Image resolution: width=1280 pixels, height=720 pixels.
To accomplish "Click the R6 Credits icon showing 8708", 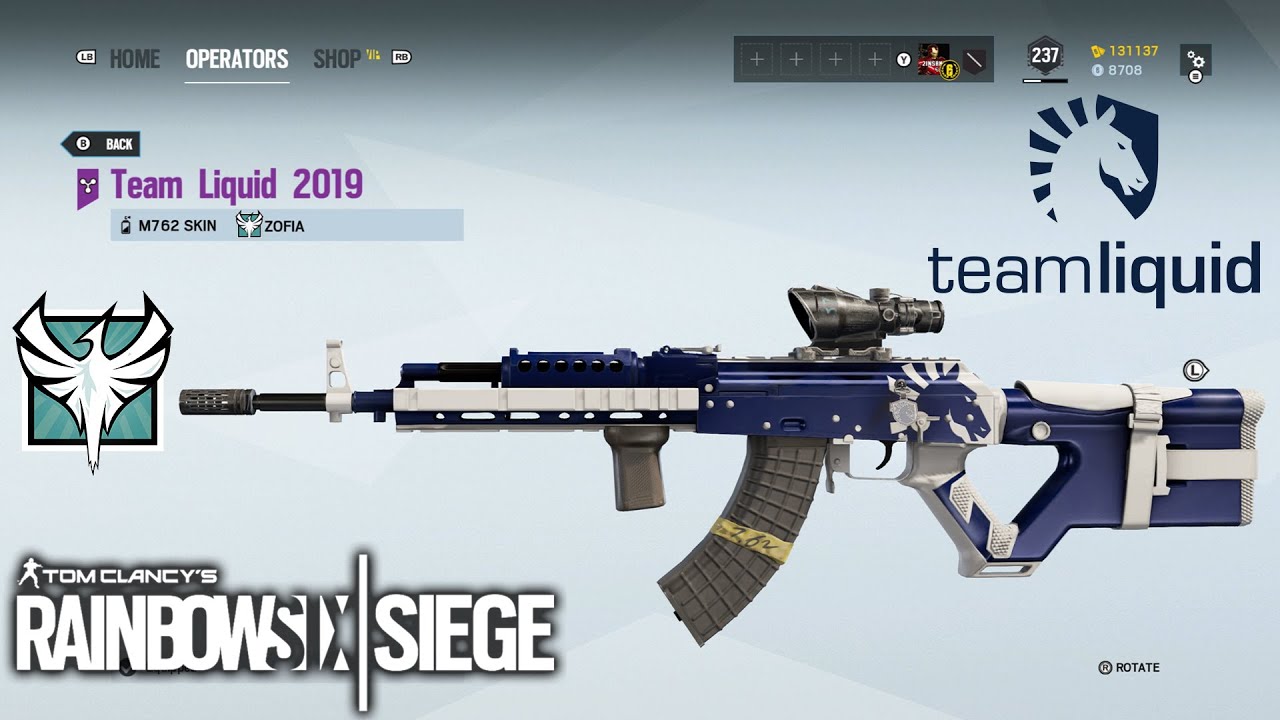I will click(x=1097, y=71).
